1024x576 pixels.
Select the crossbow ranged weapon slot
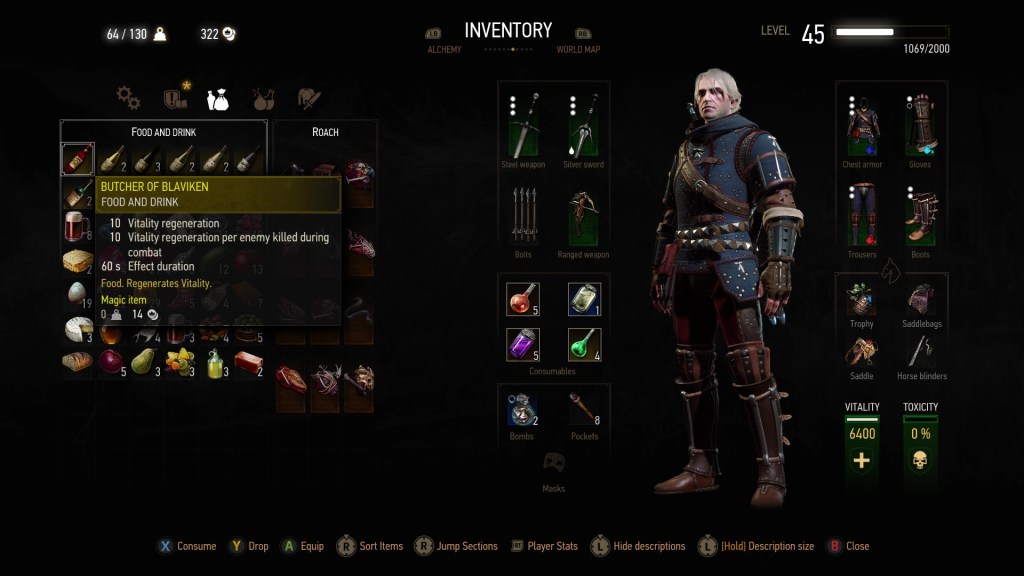tap(583, 216)
